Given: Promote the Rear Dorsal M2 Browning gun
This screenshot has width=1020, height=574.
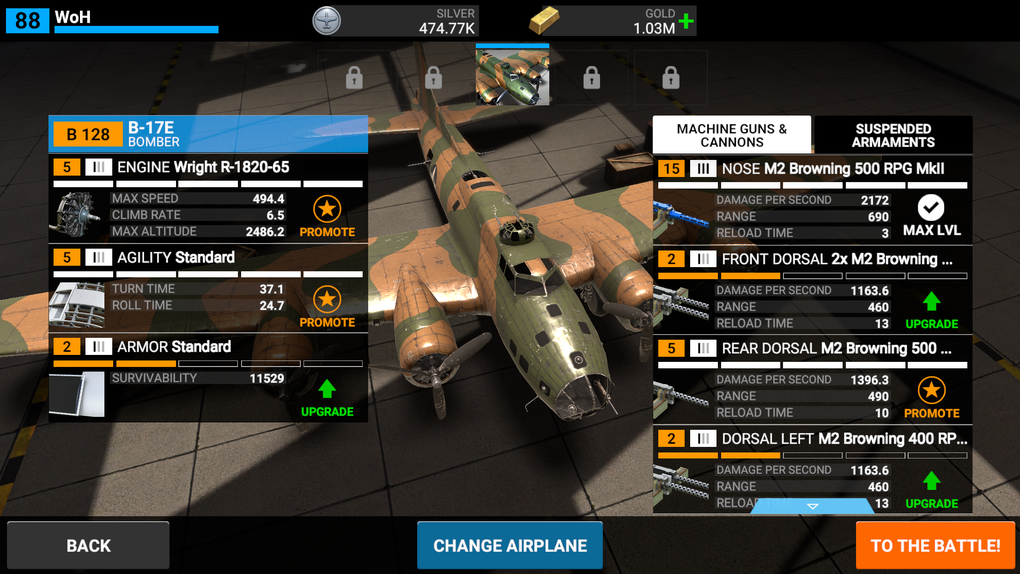Looking at the screenshot, I should coord(931,397).
